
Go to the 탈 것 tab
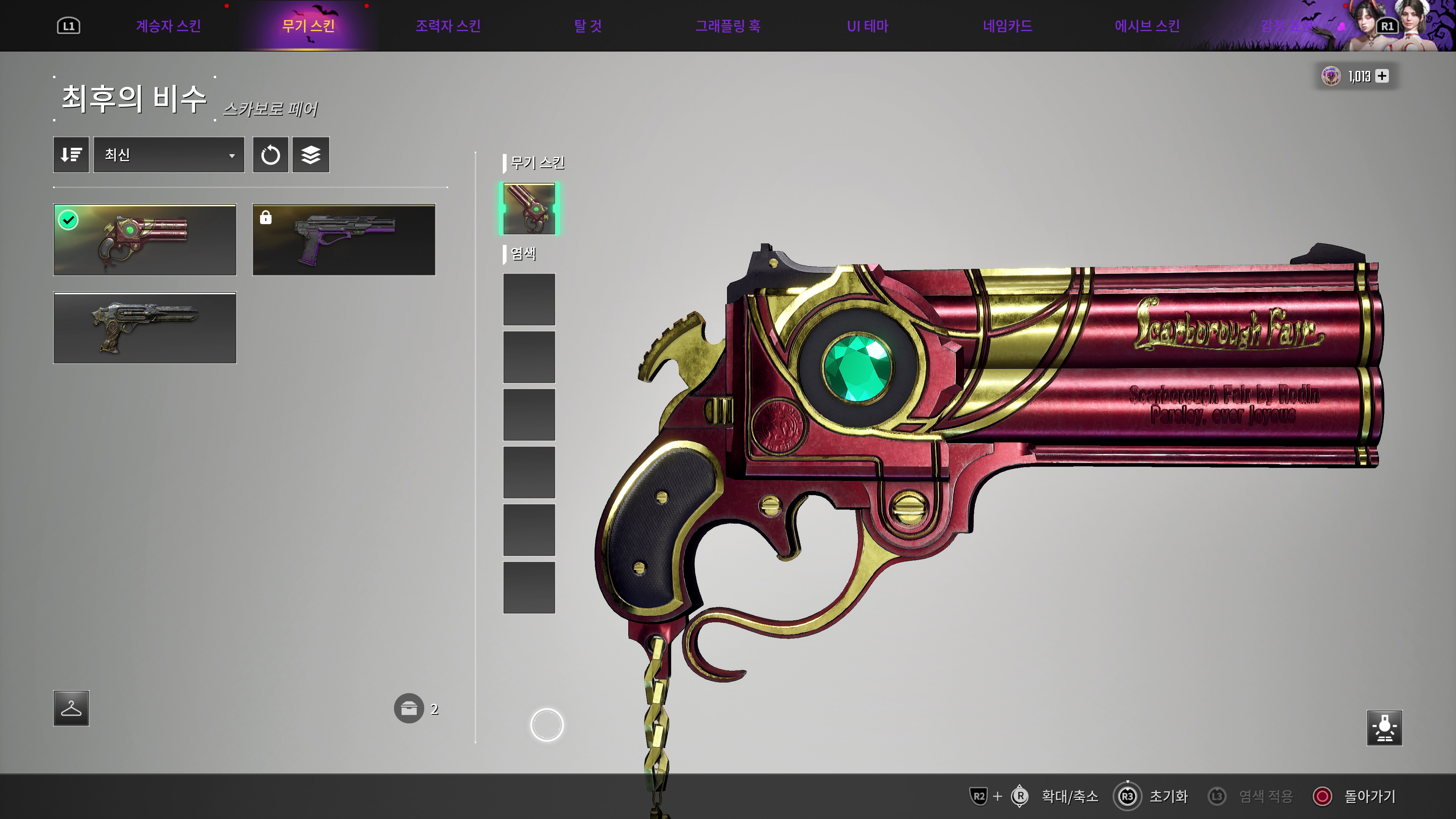588,26
